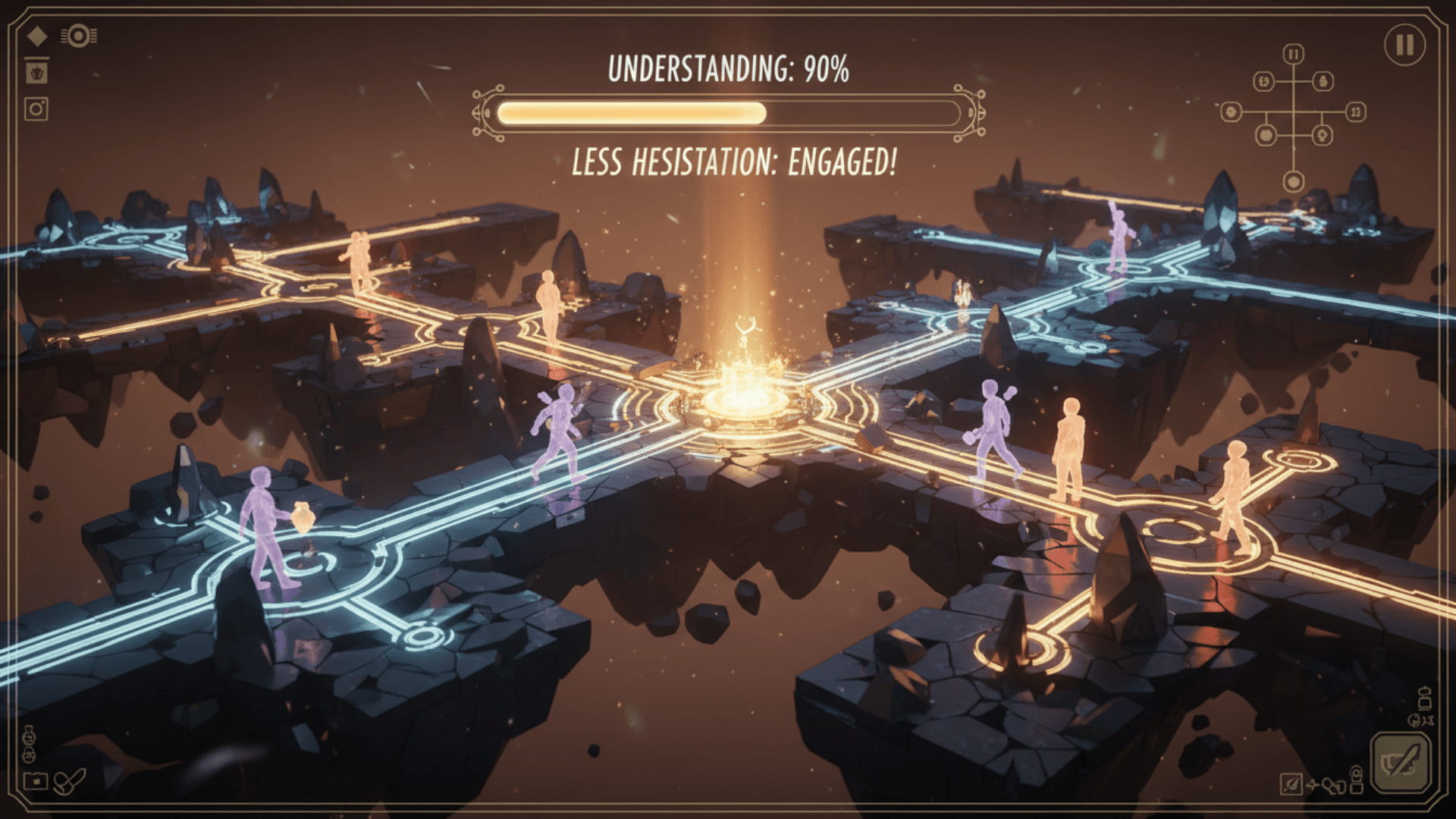1456x819 pixels.
Task: Open the leftmost node of the constellation tree
Action: click(1231, 112)
